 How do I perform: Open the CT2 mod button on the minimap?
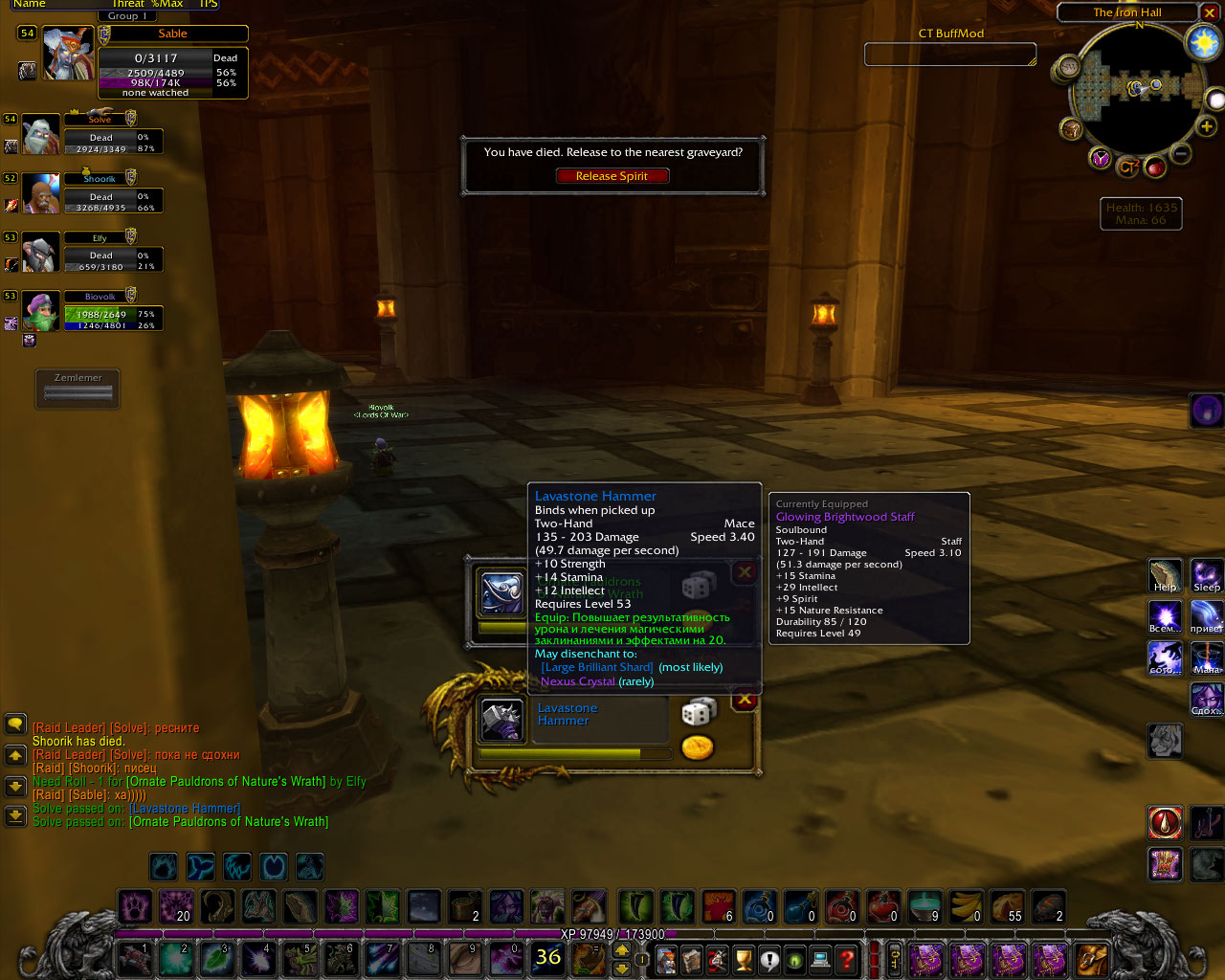pos(1127,167)
